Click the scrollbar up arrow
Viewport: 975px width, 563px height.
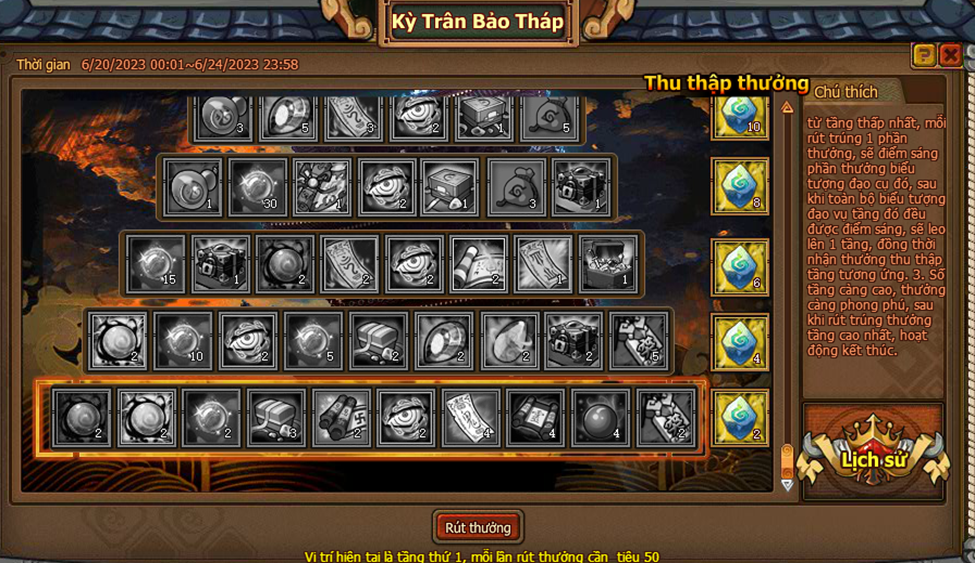pyautogui.click(x=787, y=107)
